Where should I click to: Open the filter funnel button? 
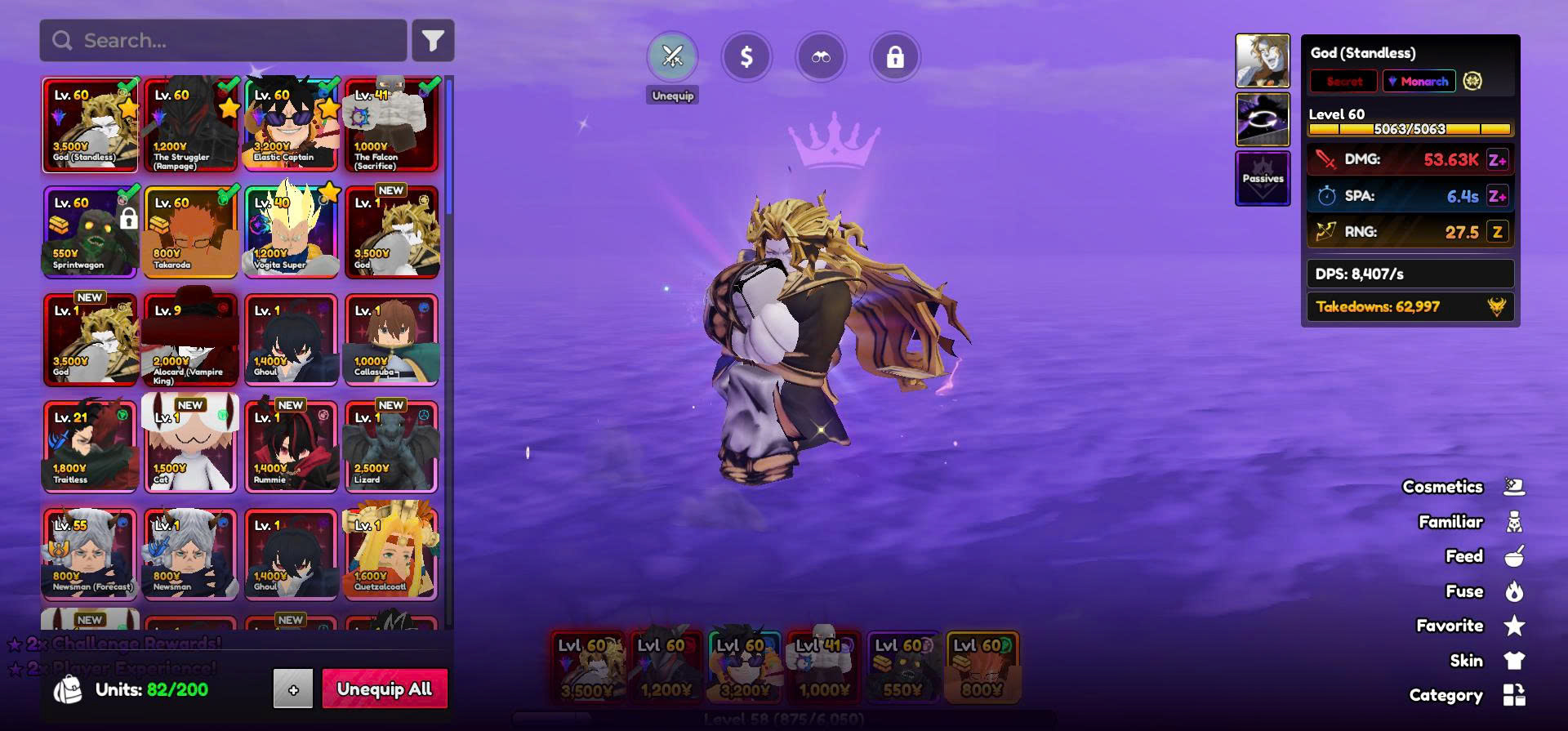coord(433,41)
